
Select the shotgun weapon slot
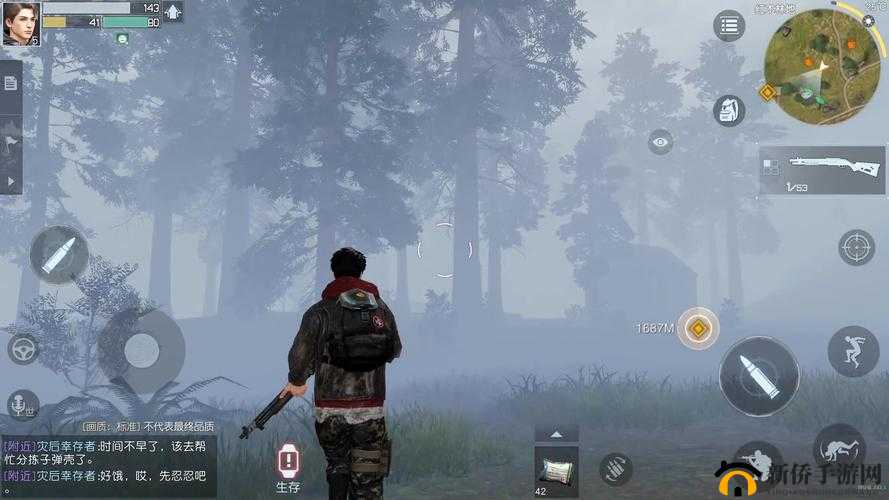pyautogui.click(x=823, y=170)
